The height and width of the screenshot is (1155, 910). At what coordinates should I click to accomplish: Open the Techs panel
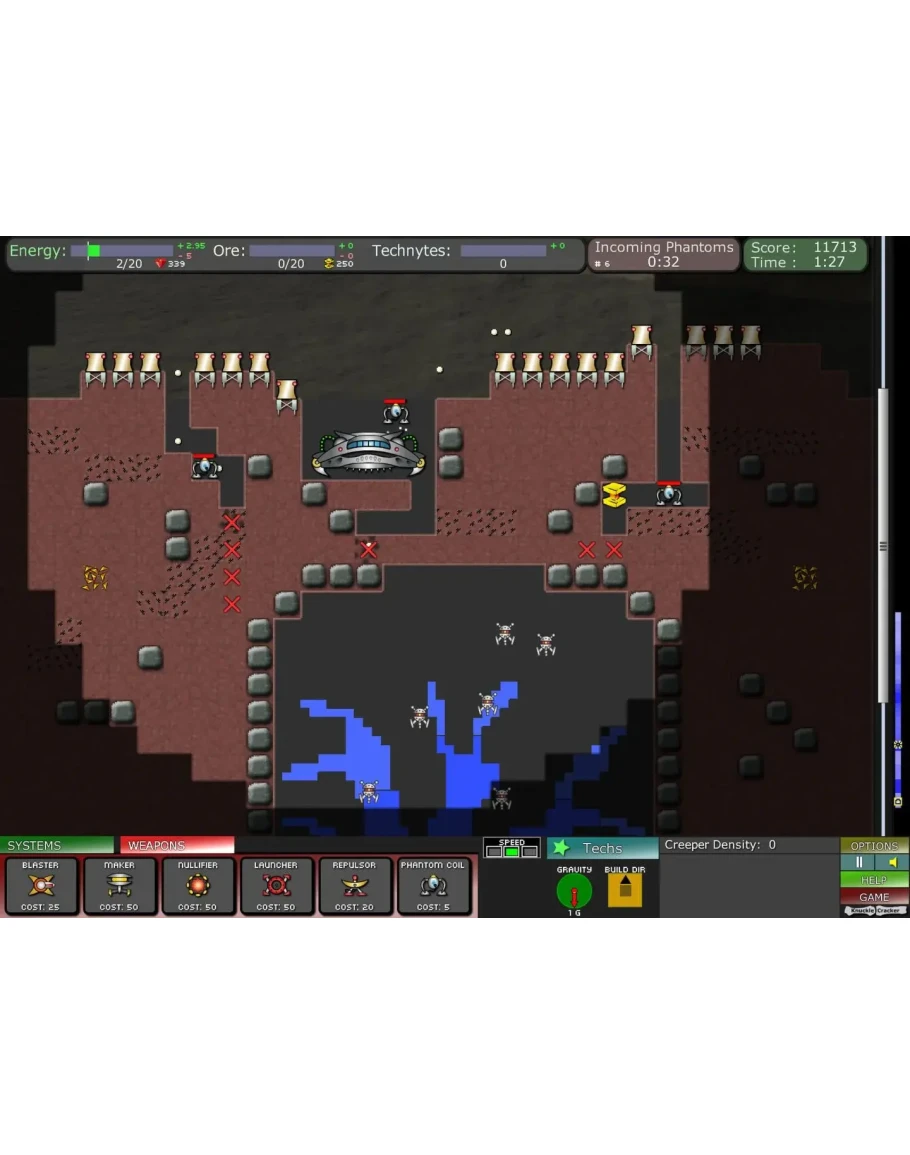(x=602, y=848)
